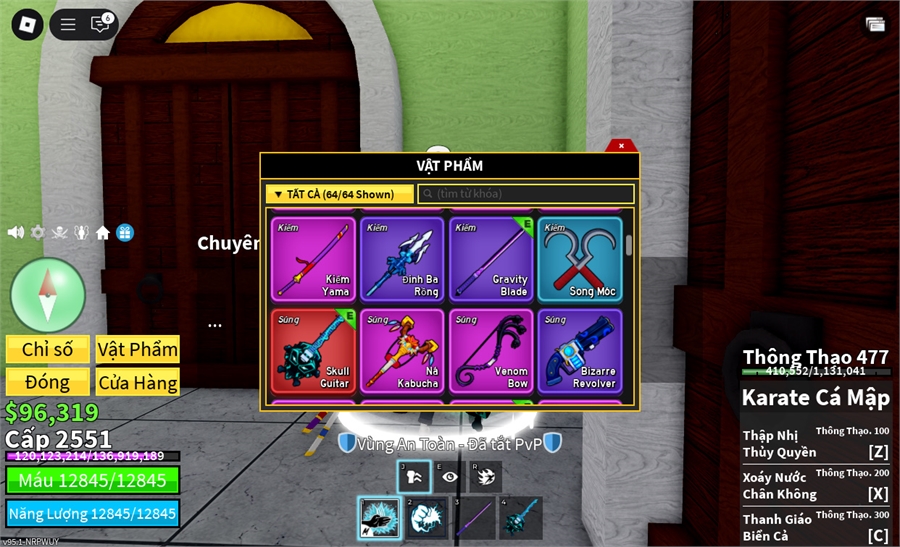This screenshot has width=900, height=547.
Task: Toggle the sound speaker icon
Action: [x=16, y=232]
